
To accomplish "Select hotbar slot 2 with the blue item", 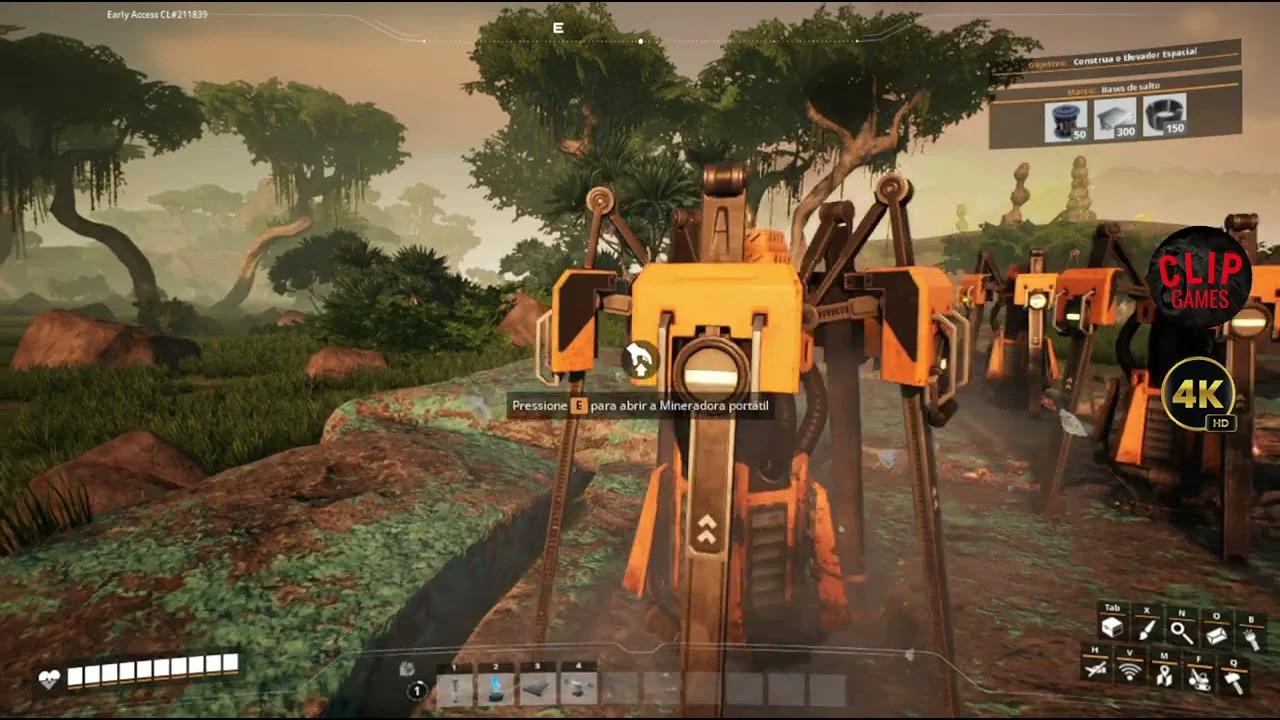I will [494, 688].
